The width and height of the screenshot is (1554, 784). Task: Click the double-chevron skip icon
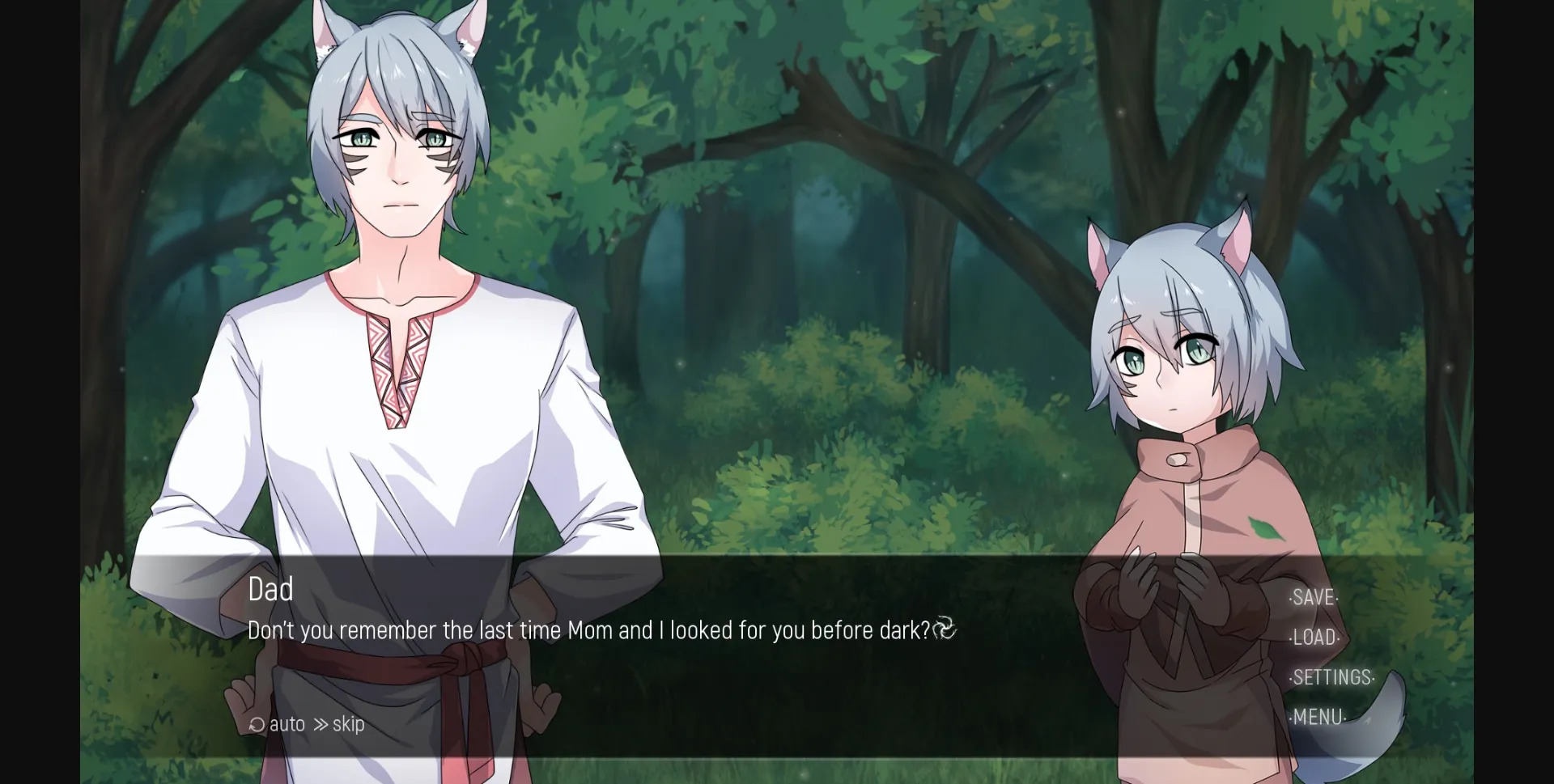[x=321, y=724]
